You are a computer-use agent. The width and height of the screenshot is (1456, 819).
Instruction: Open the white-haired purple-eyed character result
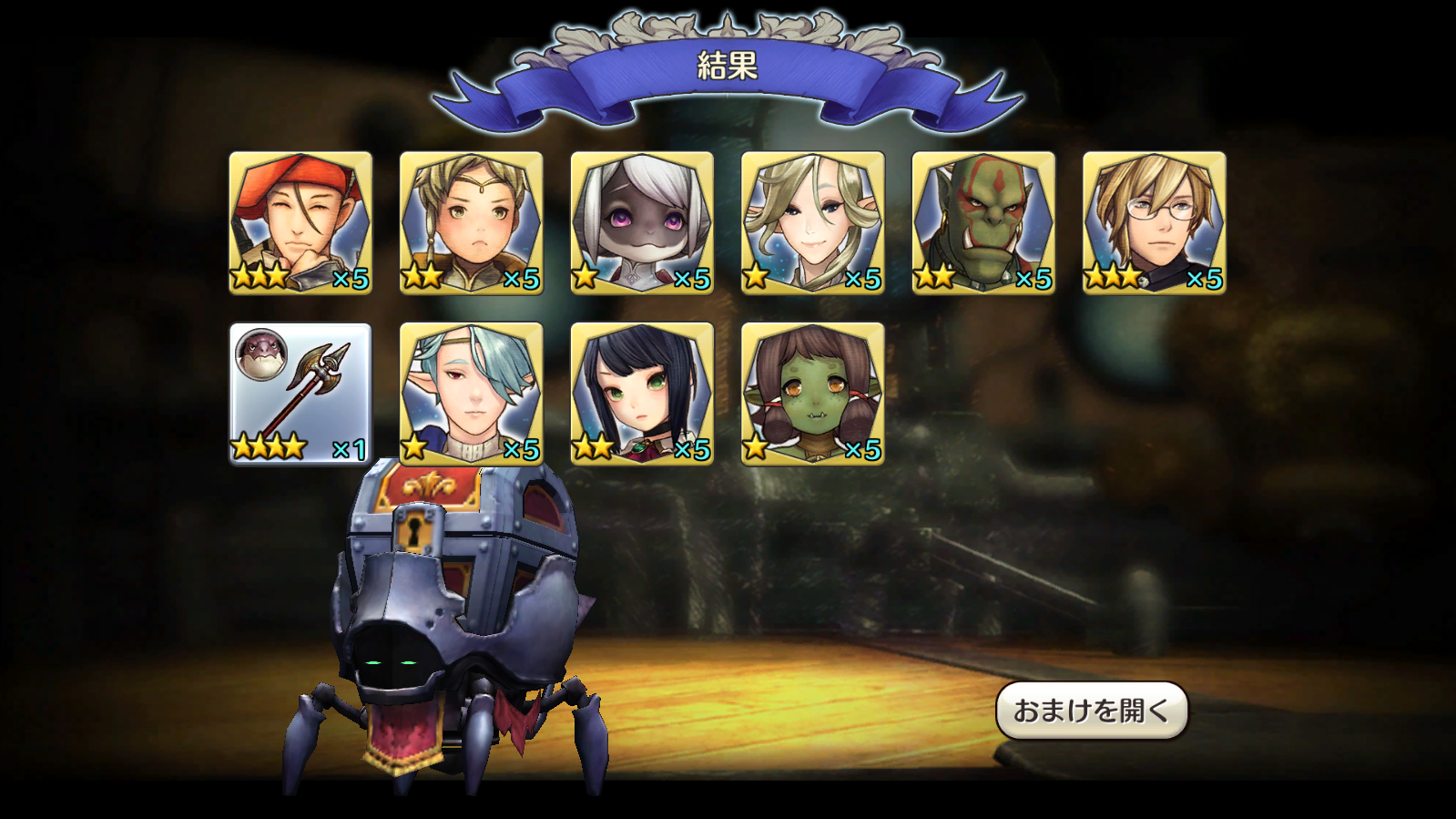tap(641, 219)
